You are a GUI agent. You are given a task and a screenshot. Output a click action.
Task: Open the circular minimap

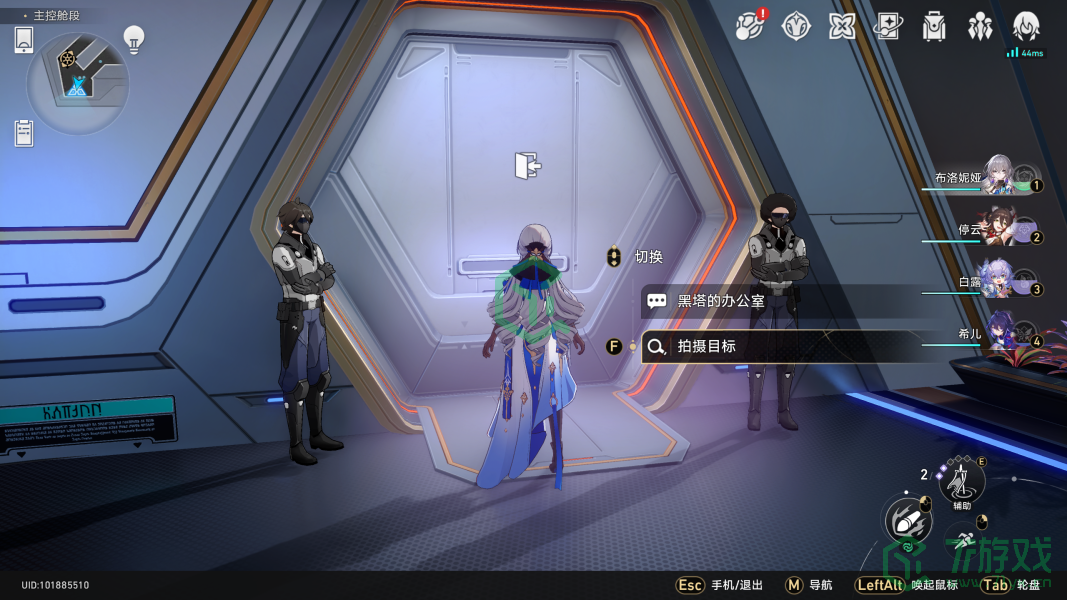point(77,83)
